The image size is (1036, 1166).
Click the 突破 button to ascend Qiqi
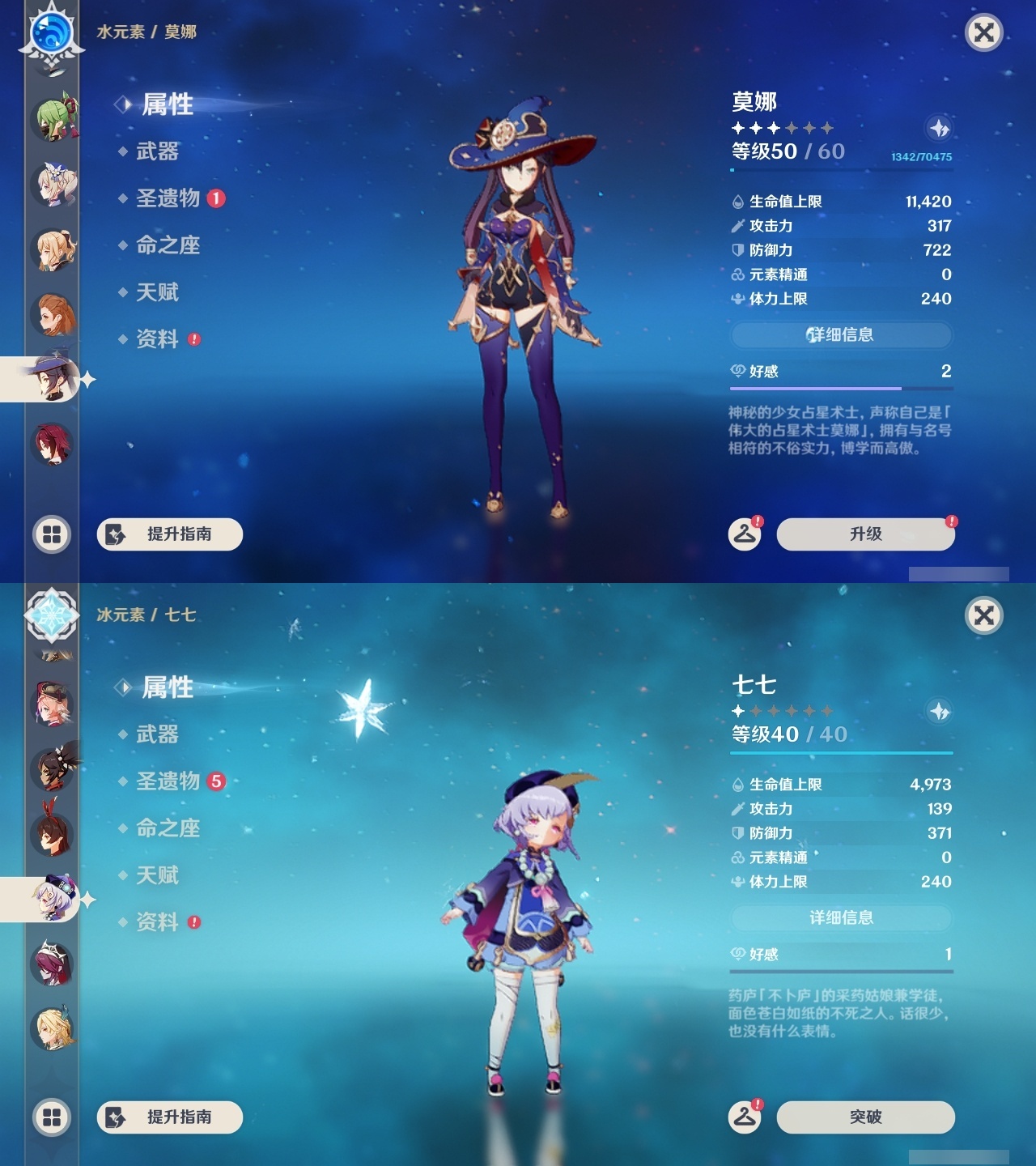tap(864, 1116)
